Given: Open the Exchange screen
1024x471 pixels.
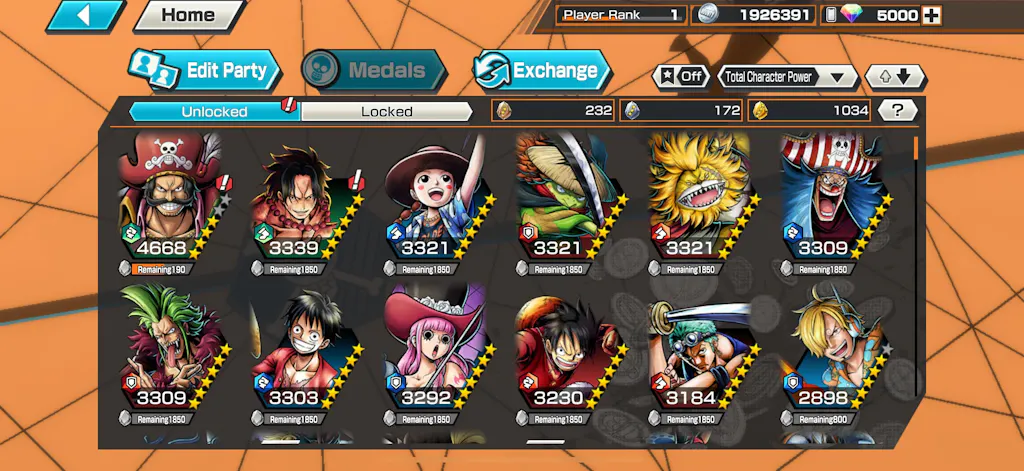Looking at the screenshot, I should coord(541,70).
